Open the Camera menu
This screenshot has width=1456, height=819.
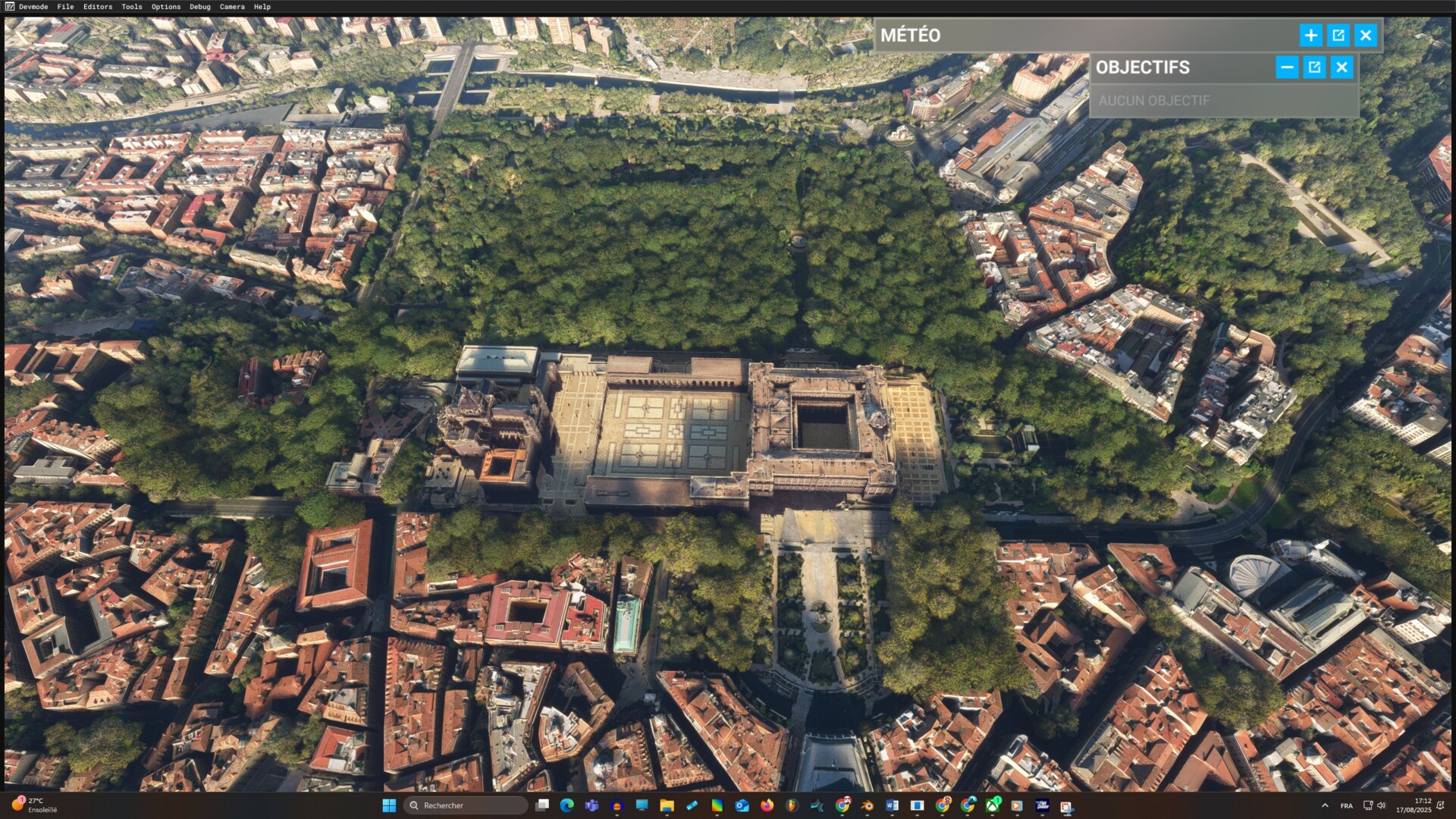click(232, 7)
